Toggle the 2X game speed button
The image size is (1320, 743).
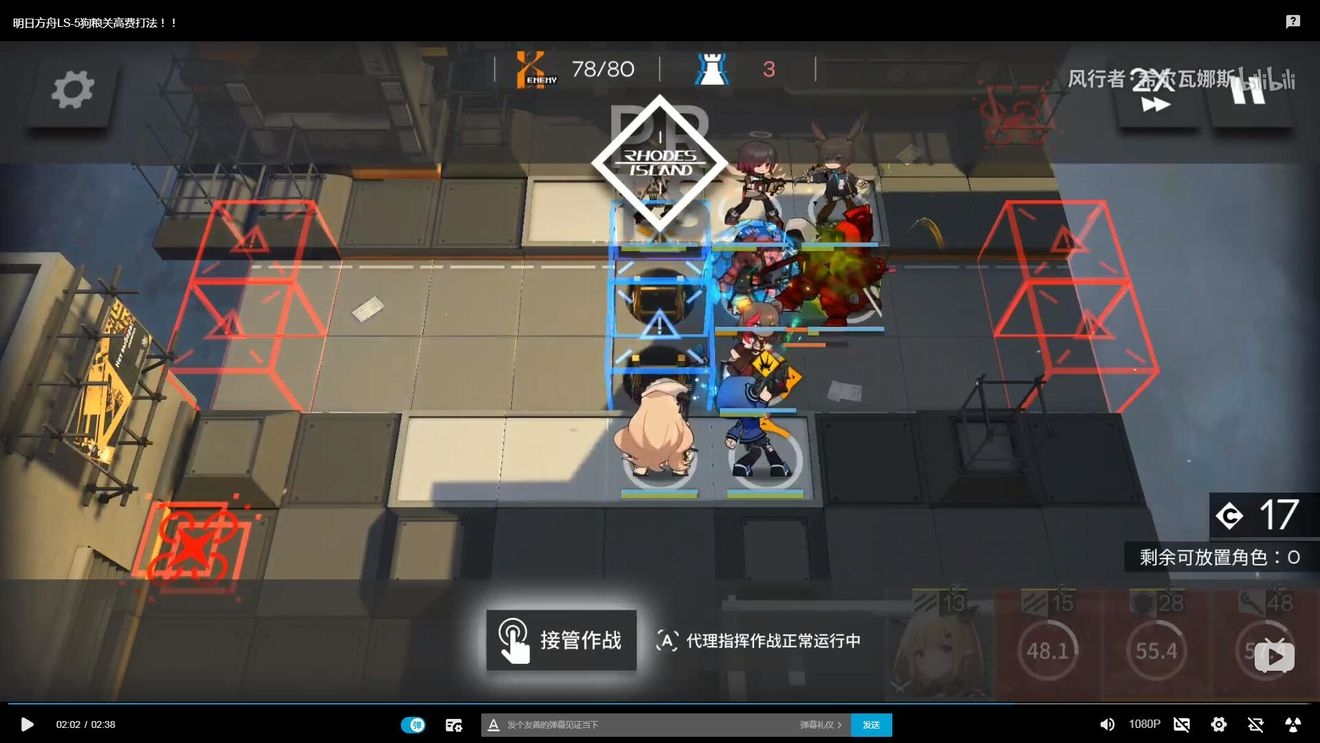(x=1155, y=92)
